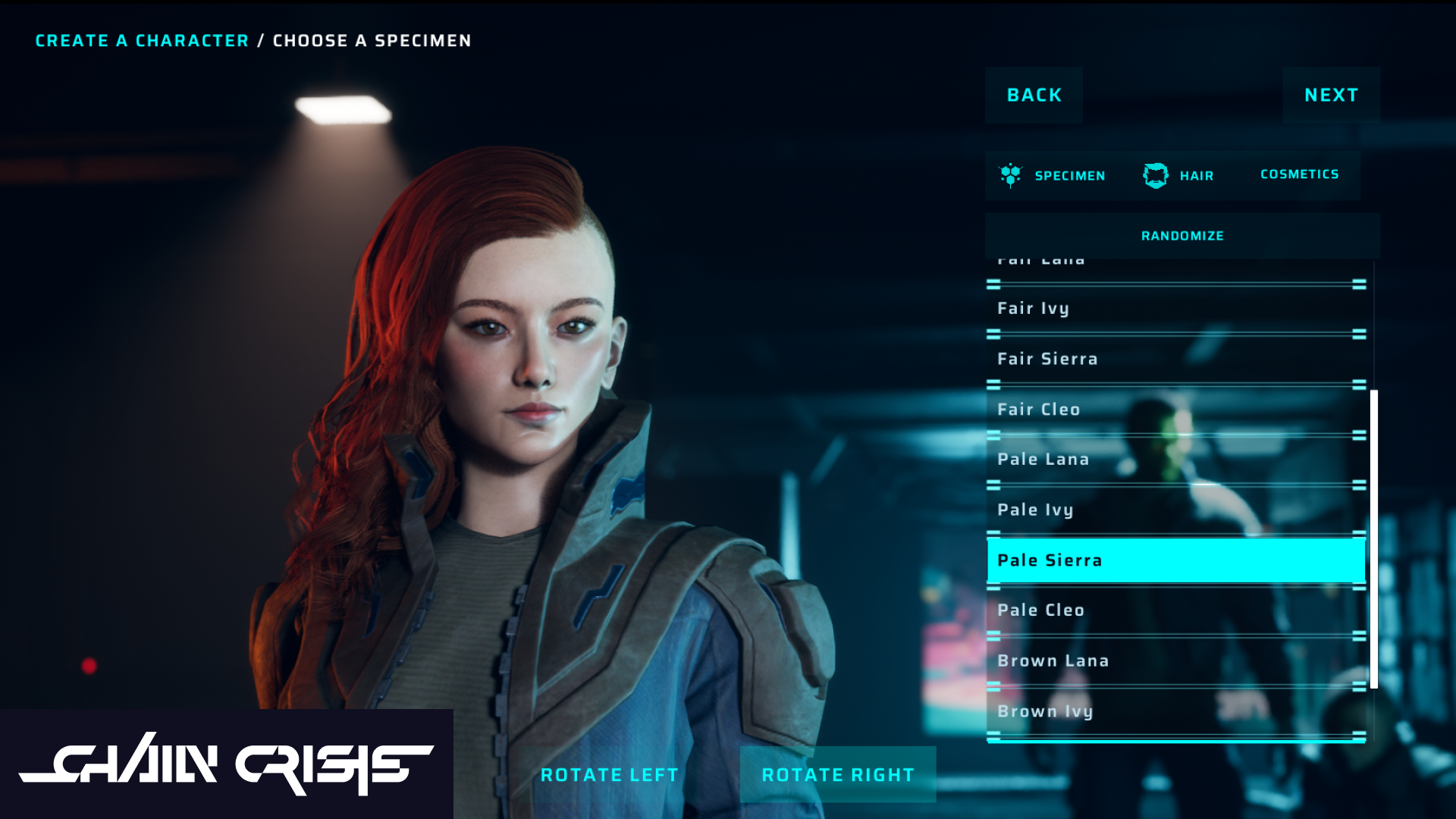The image size is (1456, 819).
Task: Return to Create a Character breadcrumb
Action: 142,41
